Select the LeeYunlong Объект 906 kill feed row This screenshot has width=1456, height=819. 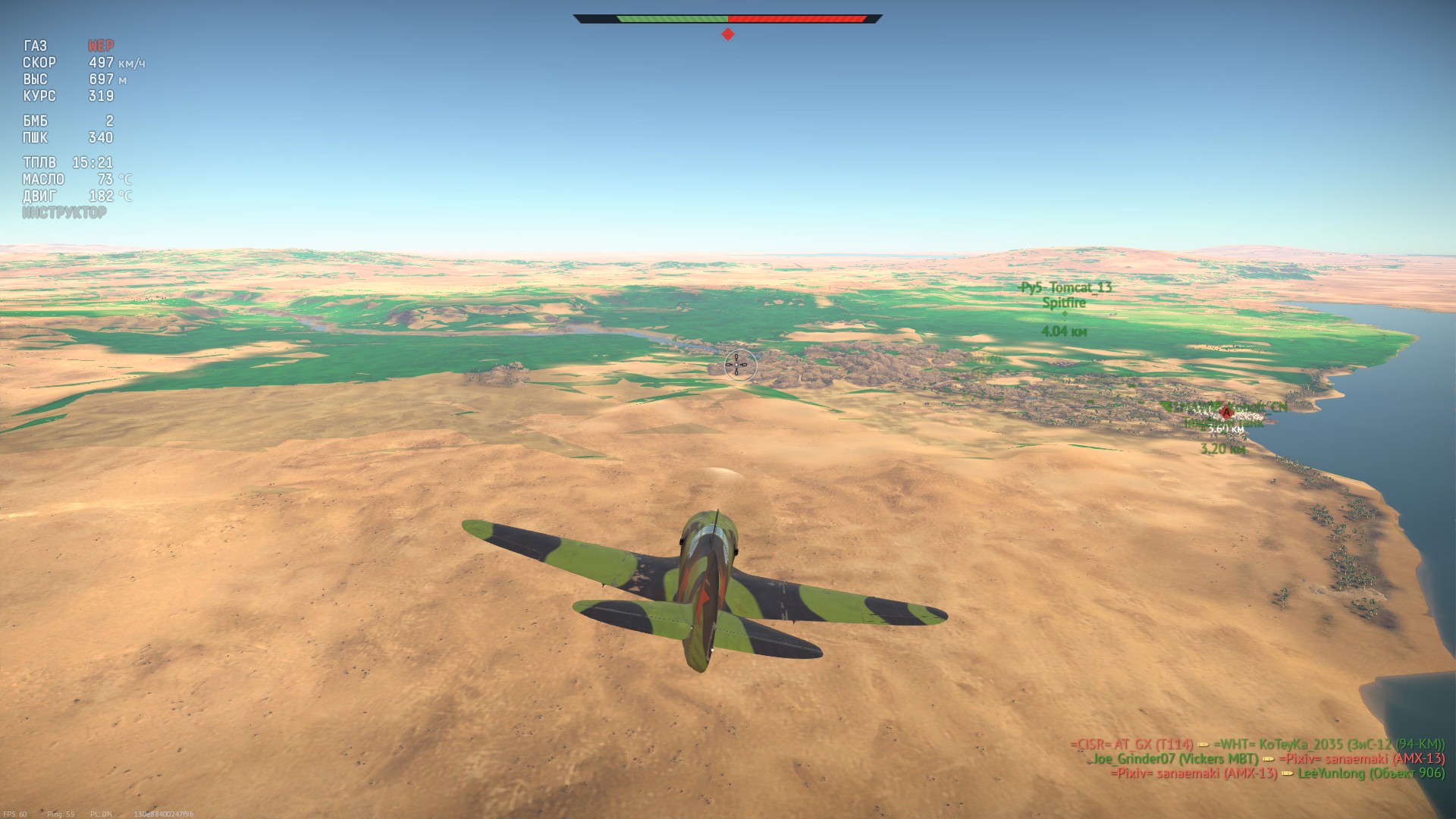tap(1371, 773)
